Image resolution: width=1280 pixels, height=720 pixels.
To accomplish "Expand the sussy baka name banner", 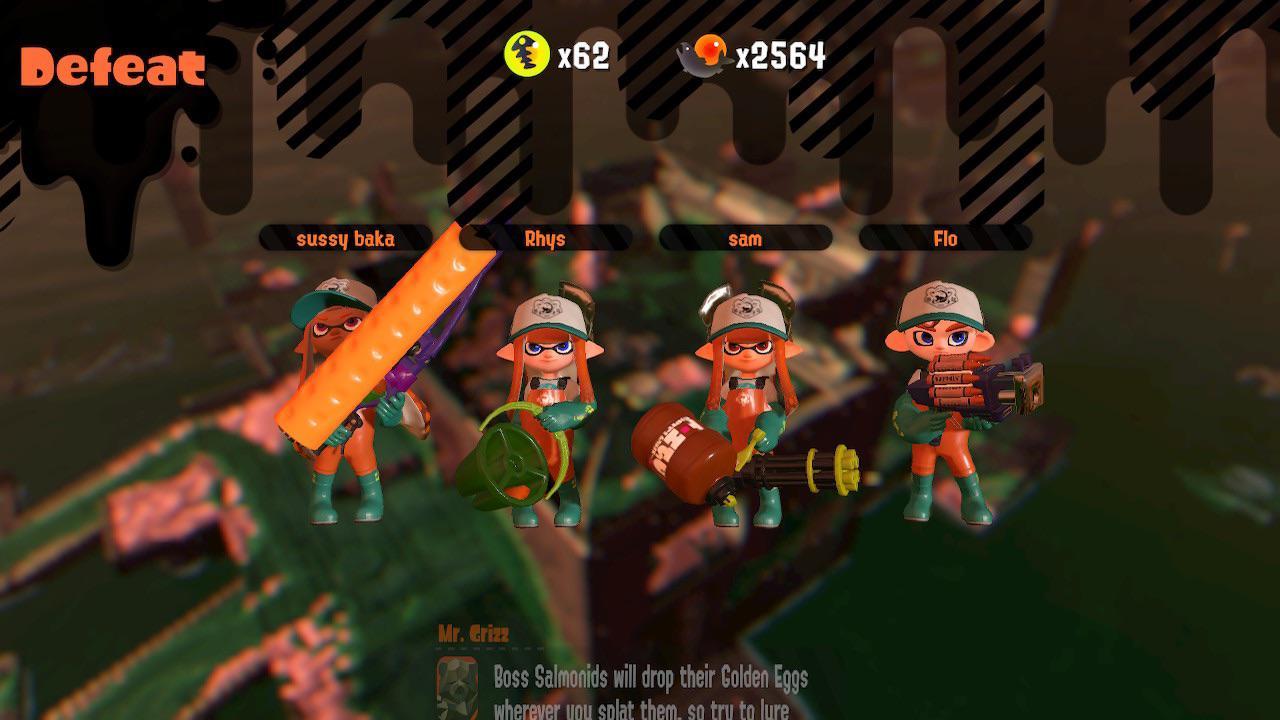I will click(x=347, y=238).
